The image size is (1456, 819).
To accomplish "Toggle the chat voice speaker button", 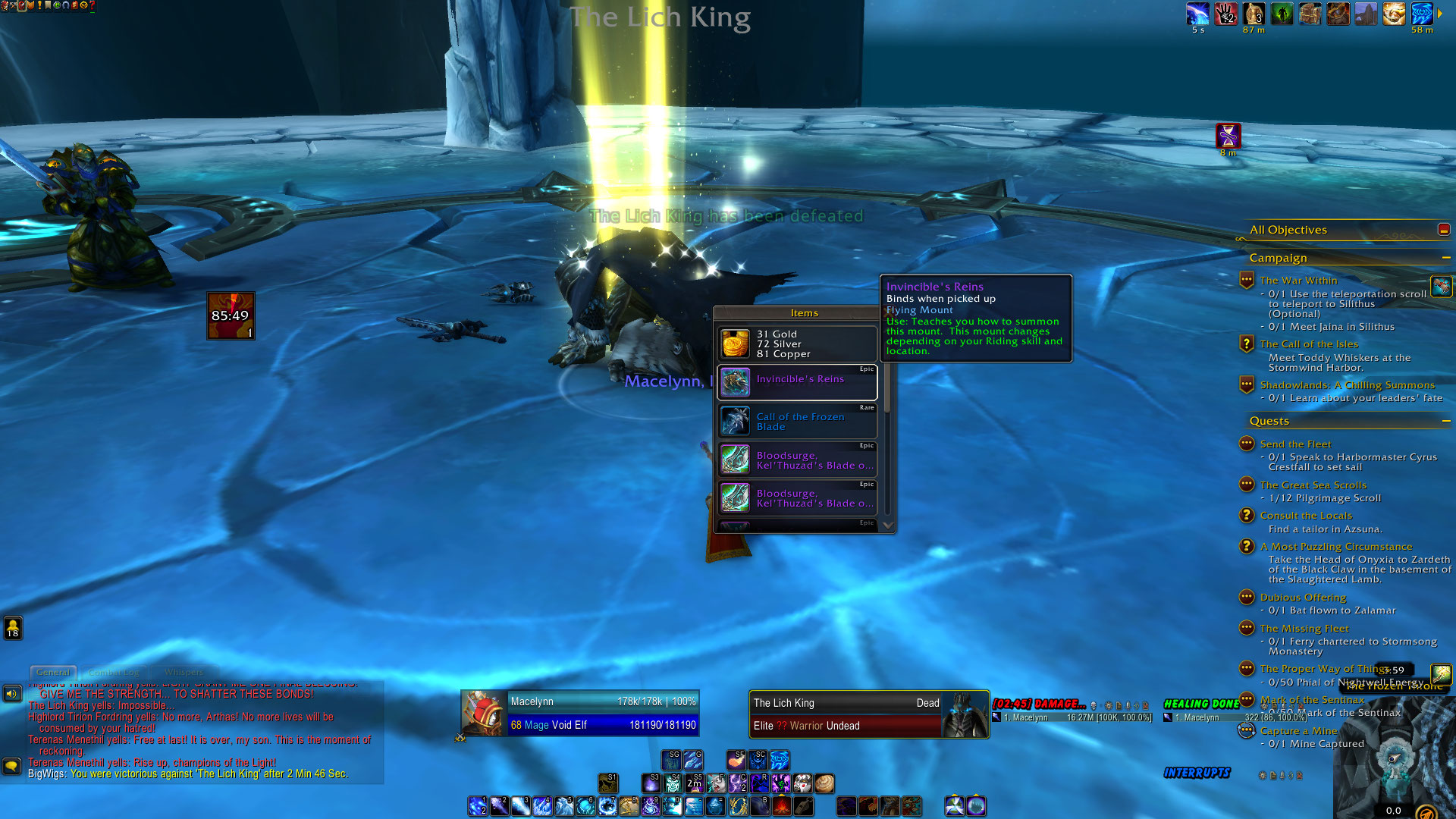I will [x=11, y=693].
